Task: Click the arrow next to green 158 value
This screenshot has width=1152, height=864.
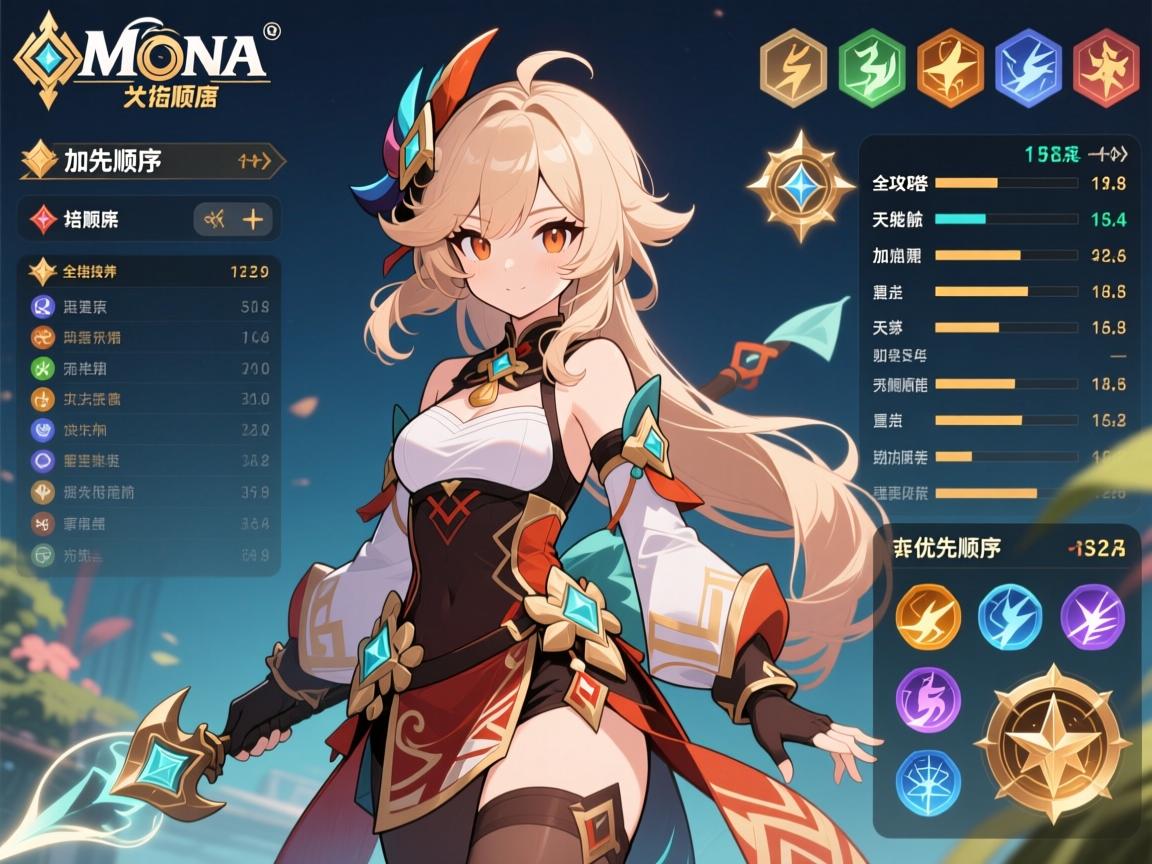Action: click(x=1112, y=154)
